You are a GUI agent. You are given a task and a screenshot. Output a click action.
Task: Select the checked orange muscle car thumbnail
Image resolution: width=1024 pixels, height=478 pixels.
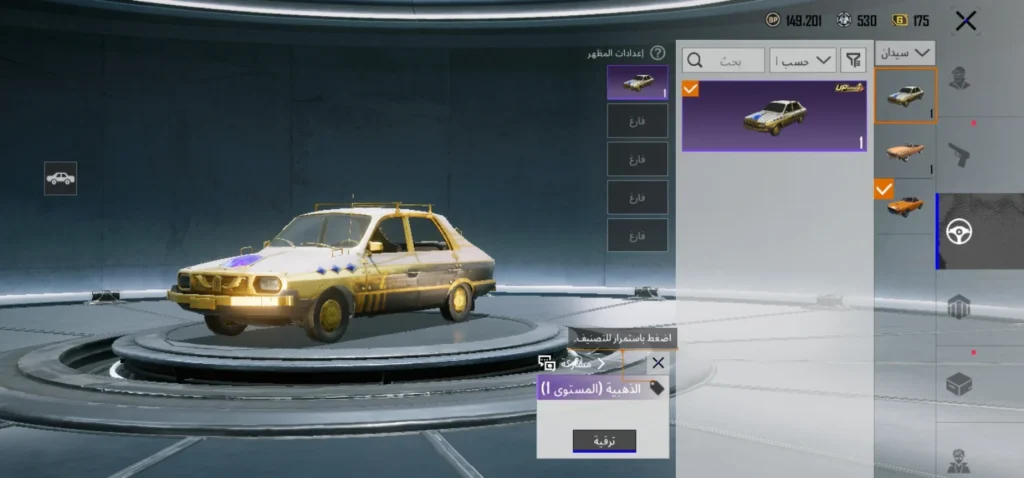point(904,203)
